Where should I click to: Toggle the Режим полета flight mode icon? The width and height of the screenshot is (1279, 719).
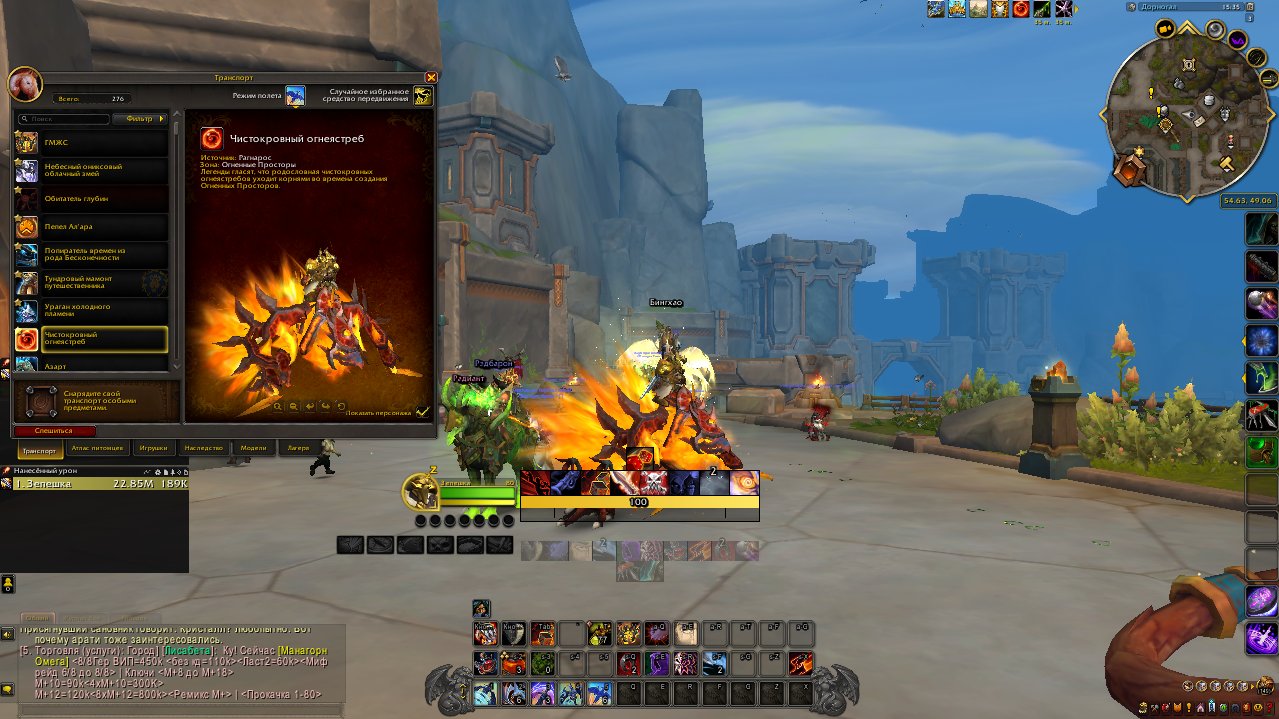tap(295, 96)
